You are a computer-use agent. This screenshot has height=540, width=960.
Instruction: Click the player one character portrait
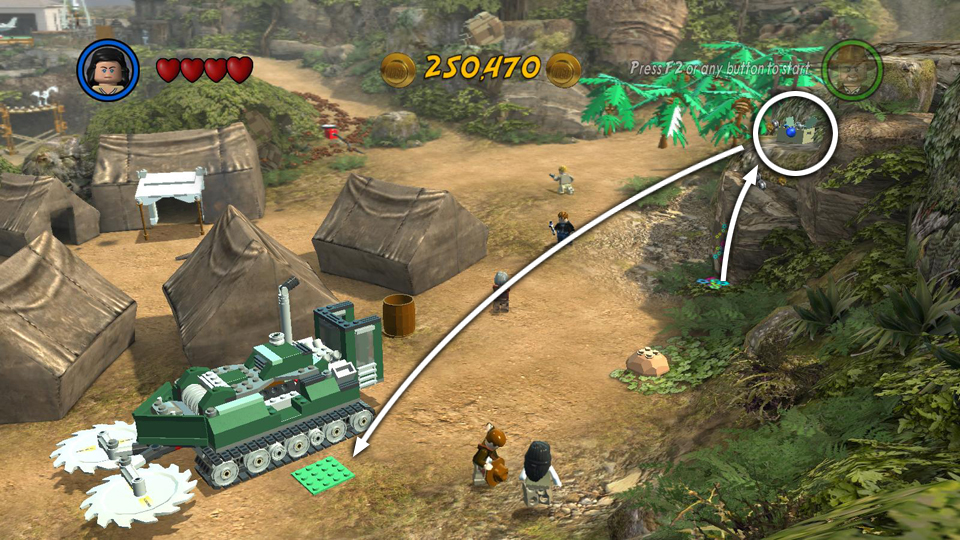point(108,69)
